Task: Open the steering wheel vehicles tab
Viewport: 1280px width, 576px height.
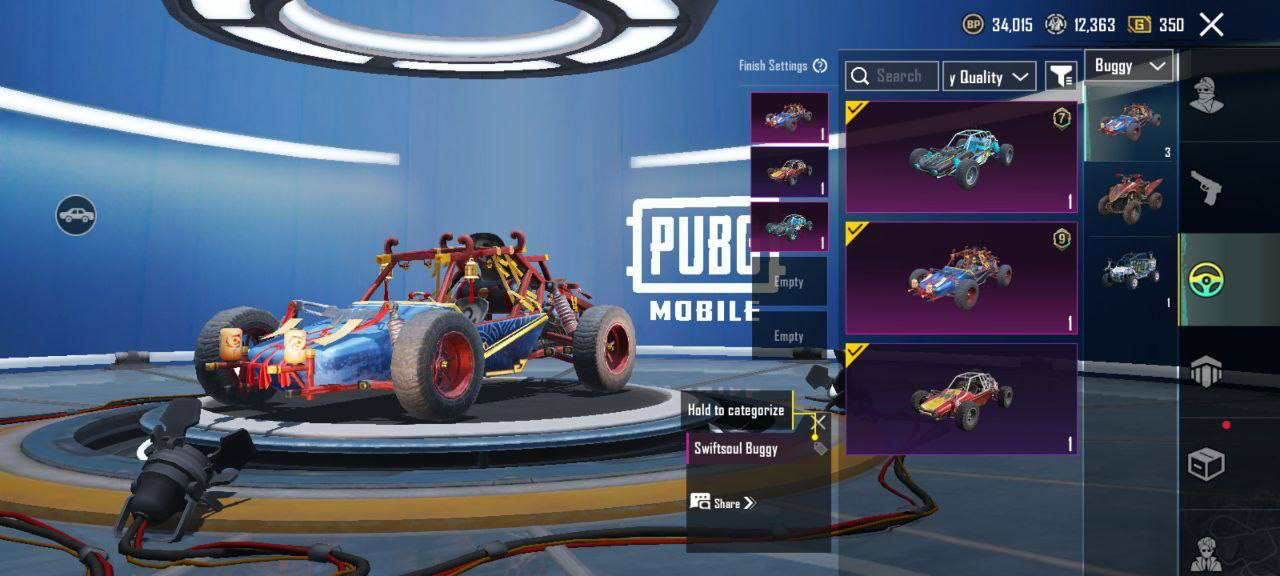Action: (1208, 280)
